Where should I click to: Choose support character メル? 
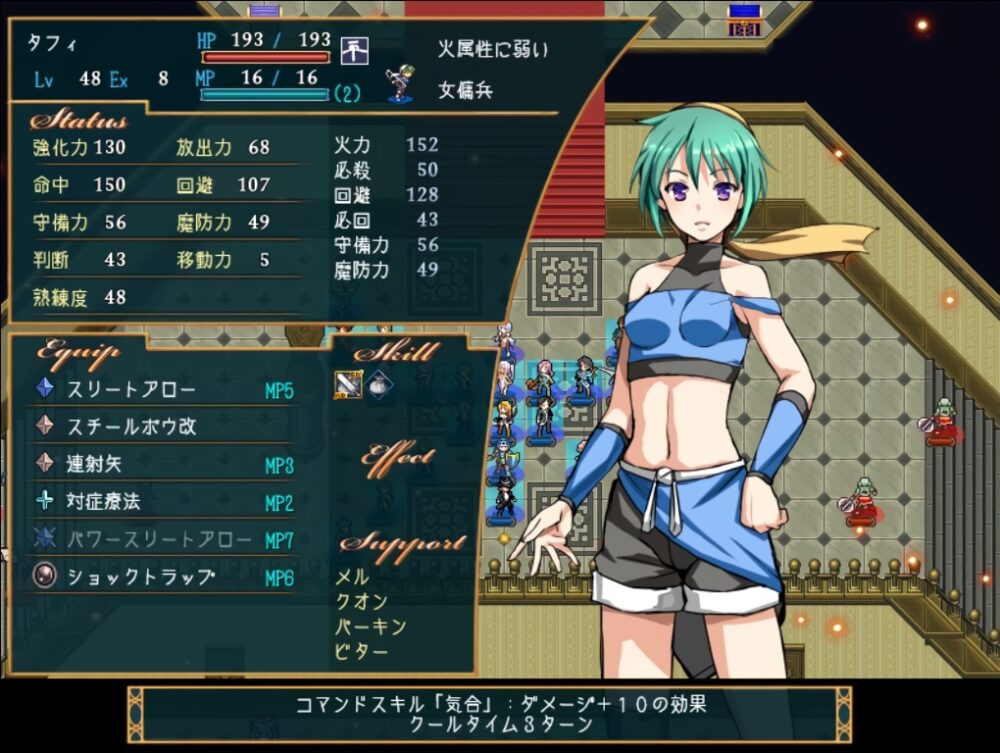click(352, 577)
